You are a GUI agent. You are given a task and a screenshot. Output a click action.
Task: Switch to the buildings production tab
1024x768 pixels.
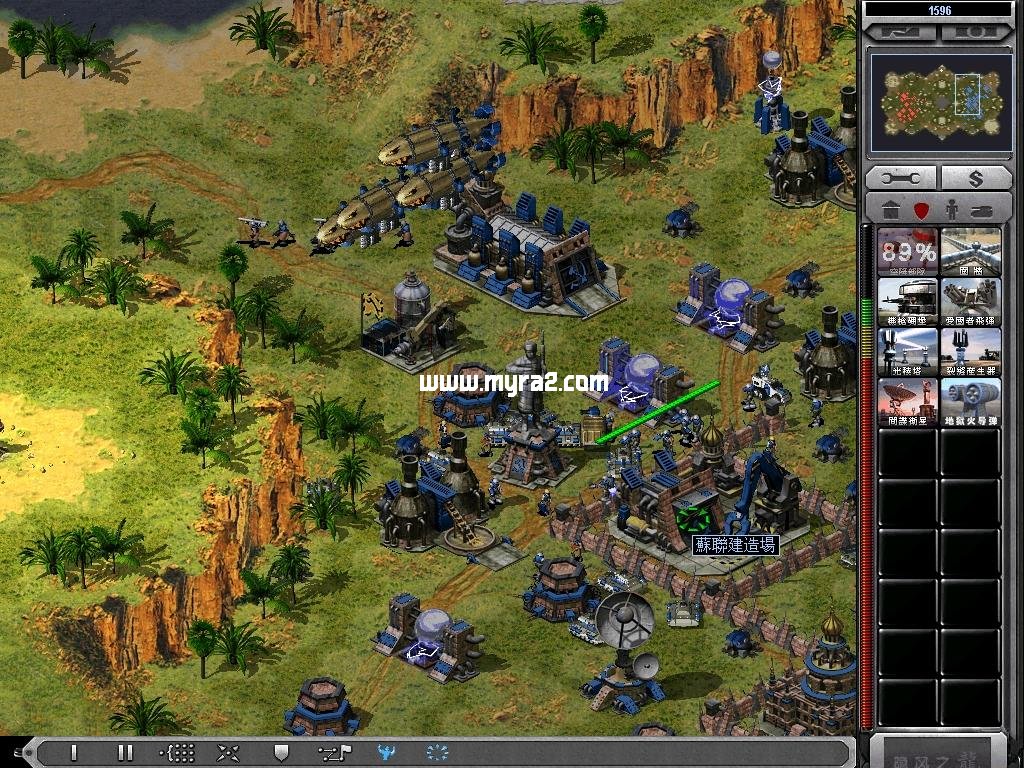[889, 211]
